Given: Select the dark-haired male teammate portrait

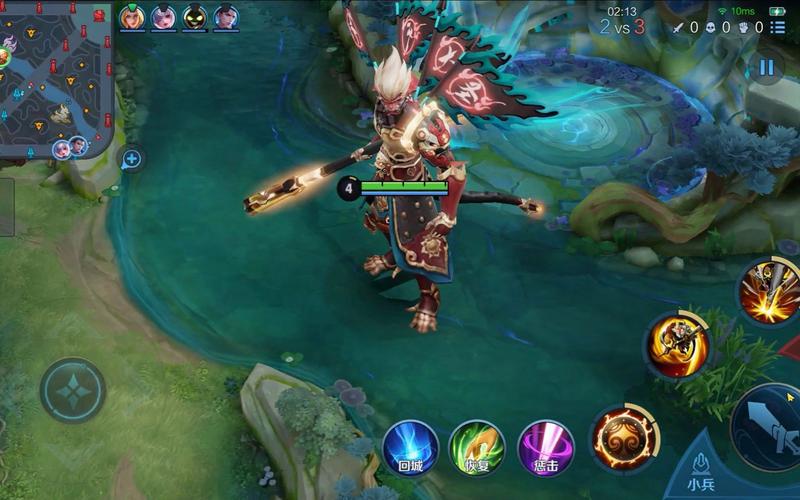Looking at the screenshot, I should (x=226, y=17).
